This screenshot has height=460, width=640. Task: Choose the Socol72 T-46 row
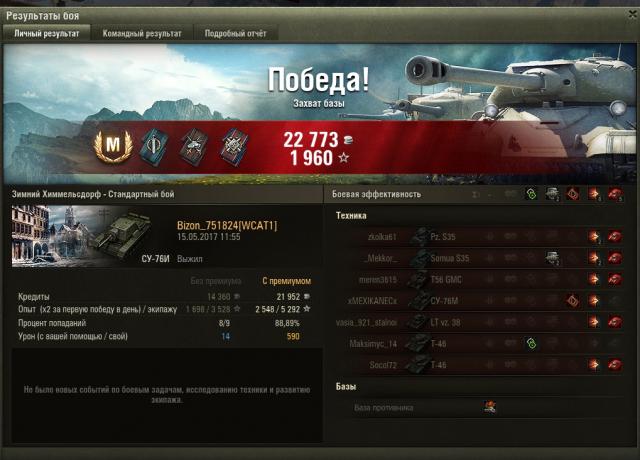480,364
